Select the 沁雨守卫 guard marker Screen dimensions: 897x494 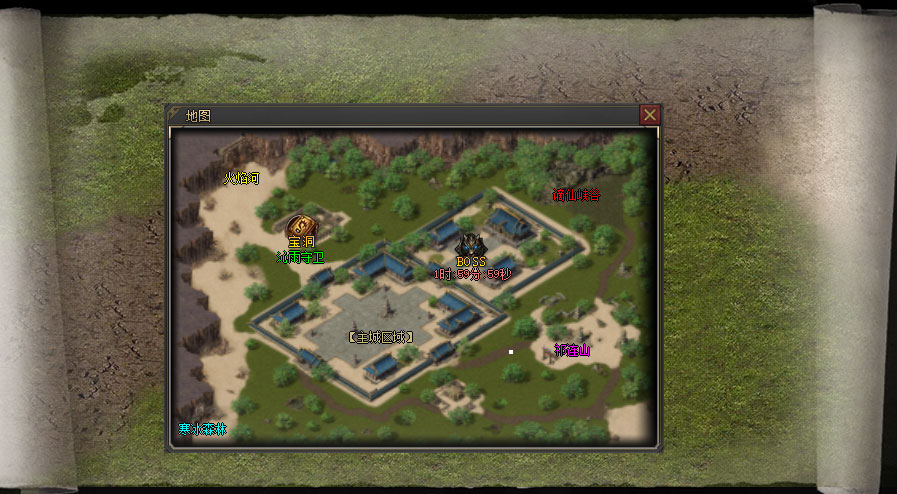point(299,257)
